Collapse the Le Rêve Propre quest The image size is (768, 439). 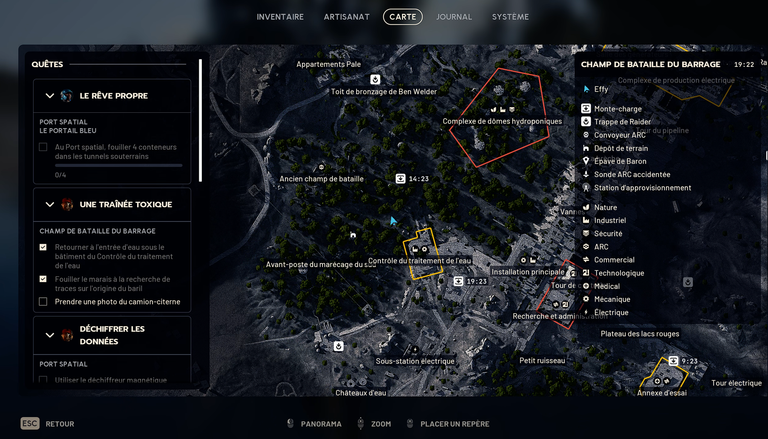pos(51,96)
